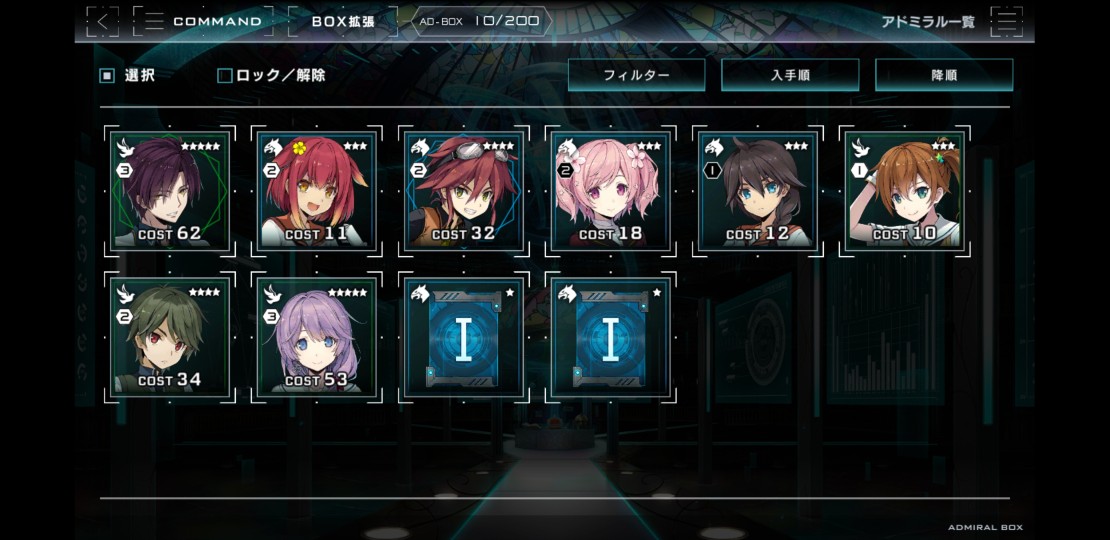Toggle the ロック／解除 checkbox
Image resolution: width=1110 pixels, height=540 pixels.
tap(225, 75)
